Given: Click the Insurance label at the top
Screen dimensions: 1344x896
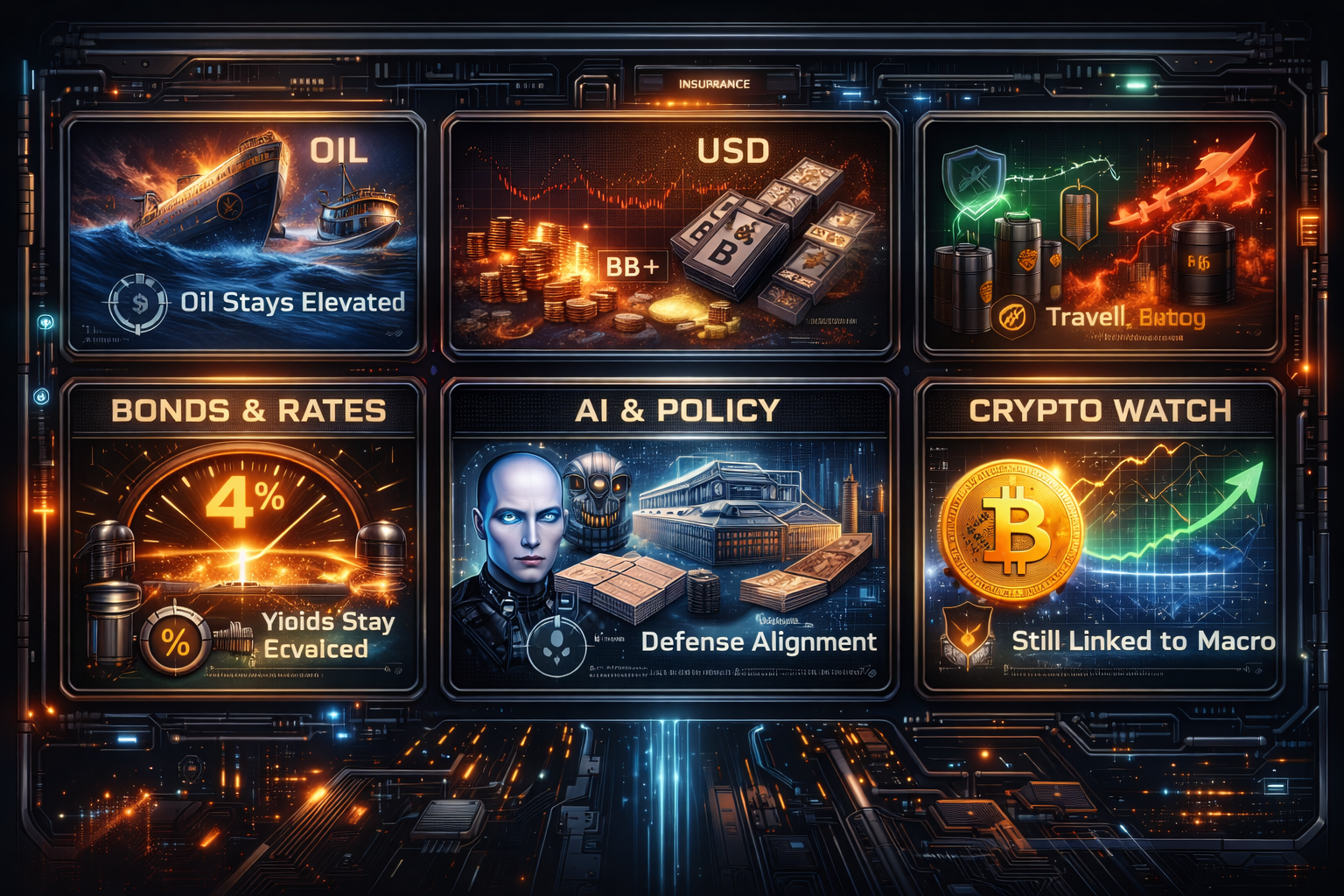Looking at the screenshot, I should pyautogui.click(x=714, y=84).
